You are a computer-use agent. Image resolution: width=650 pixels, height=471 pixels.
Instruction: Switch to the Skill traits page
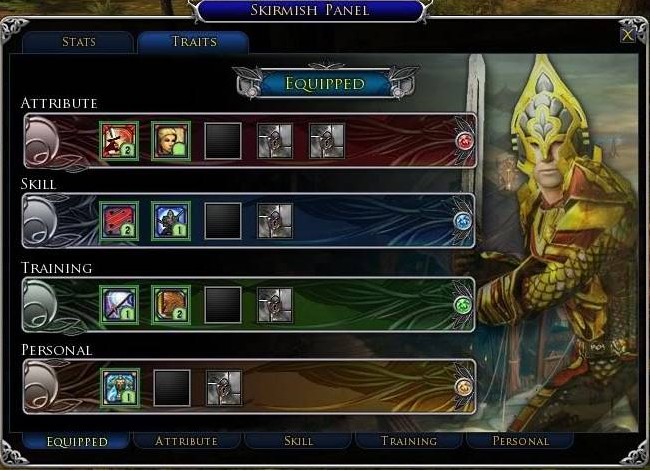(298, 440)
